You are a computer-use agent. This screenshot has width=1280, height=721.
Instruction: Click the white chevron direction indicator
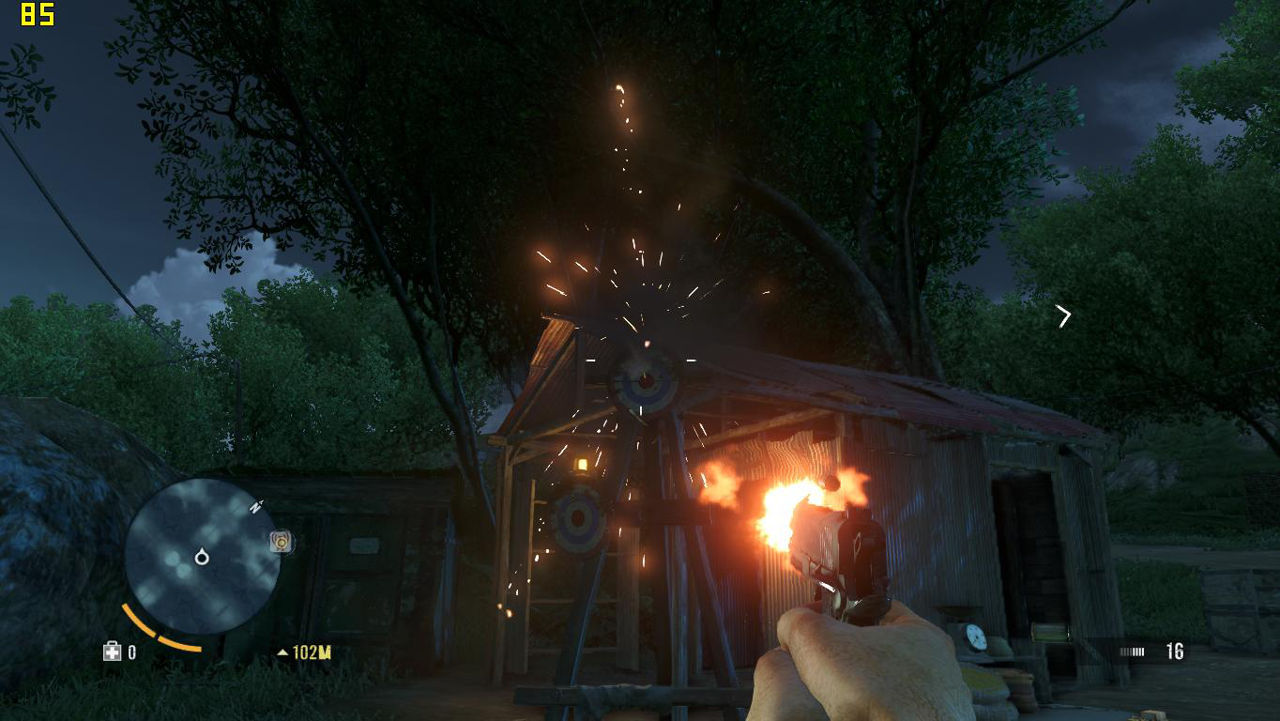1064,316
